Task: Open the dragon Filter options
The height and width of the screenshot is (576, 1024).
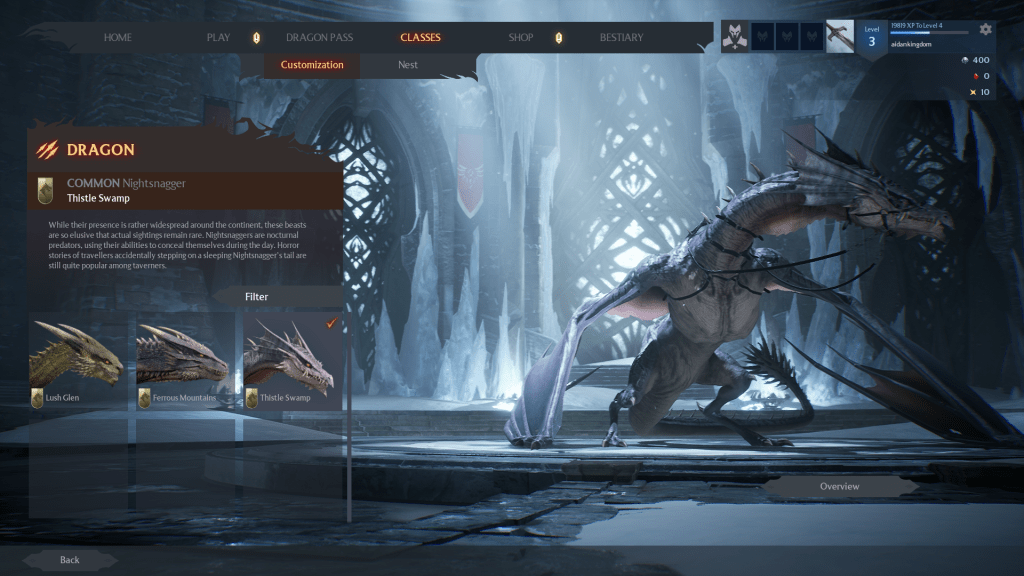Action: [x=257, y=297]
